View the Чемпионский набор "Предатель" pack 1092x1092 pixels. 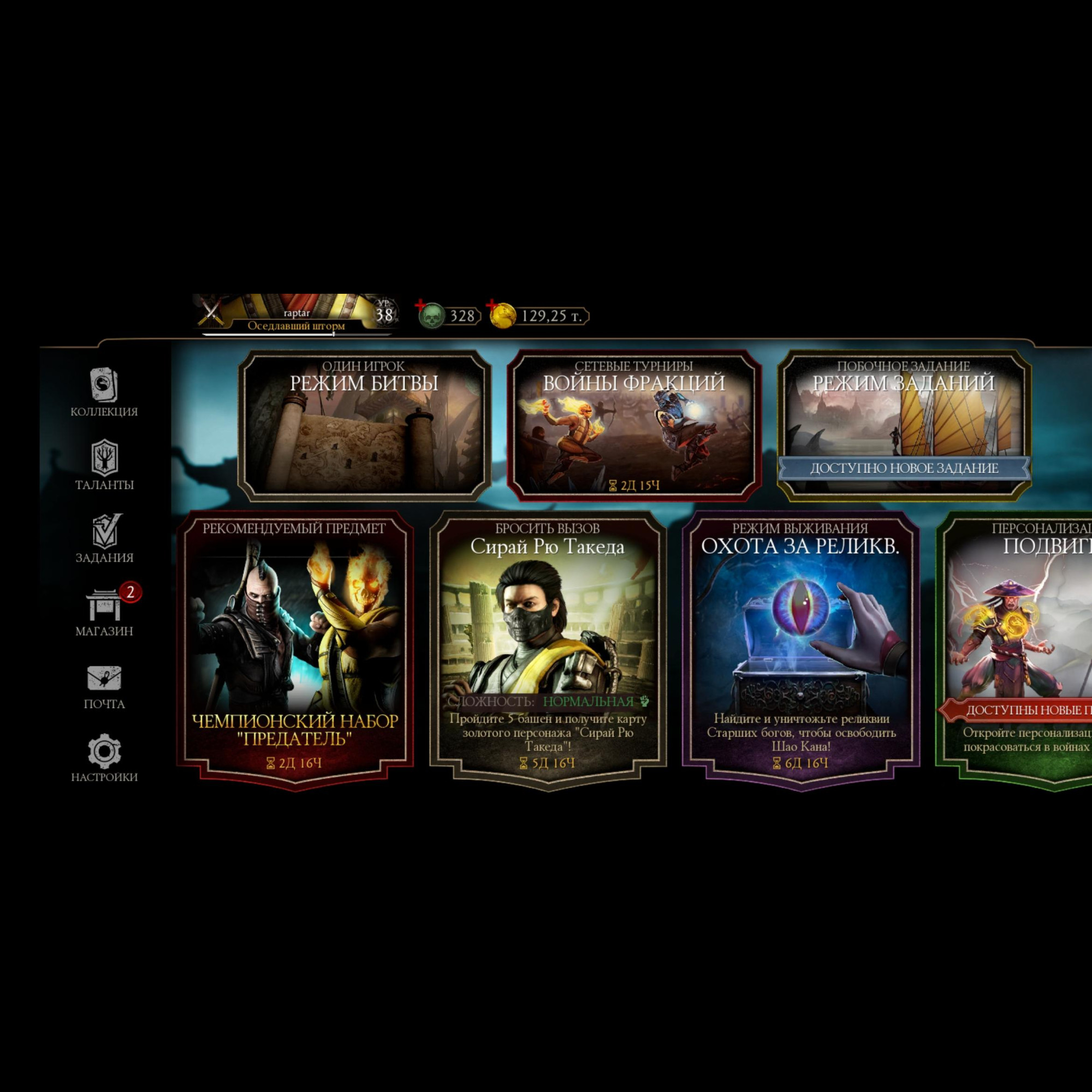click(x=295, y=650)
